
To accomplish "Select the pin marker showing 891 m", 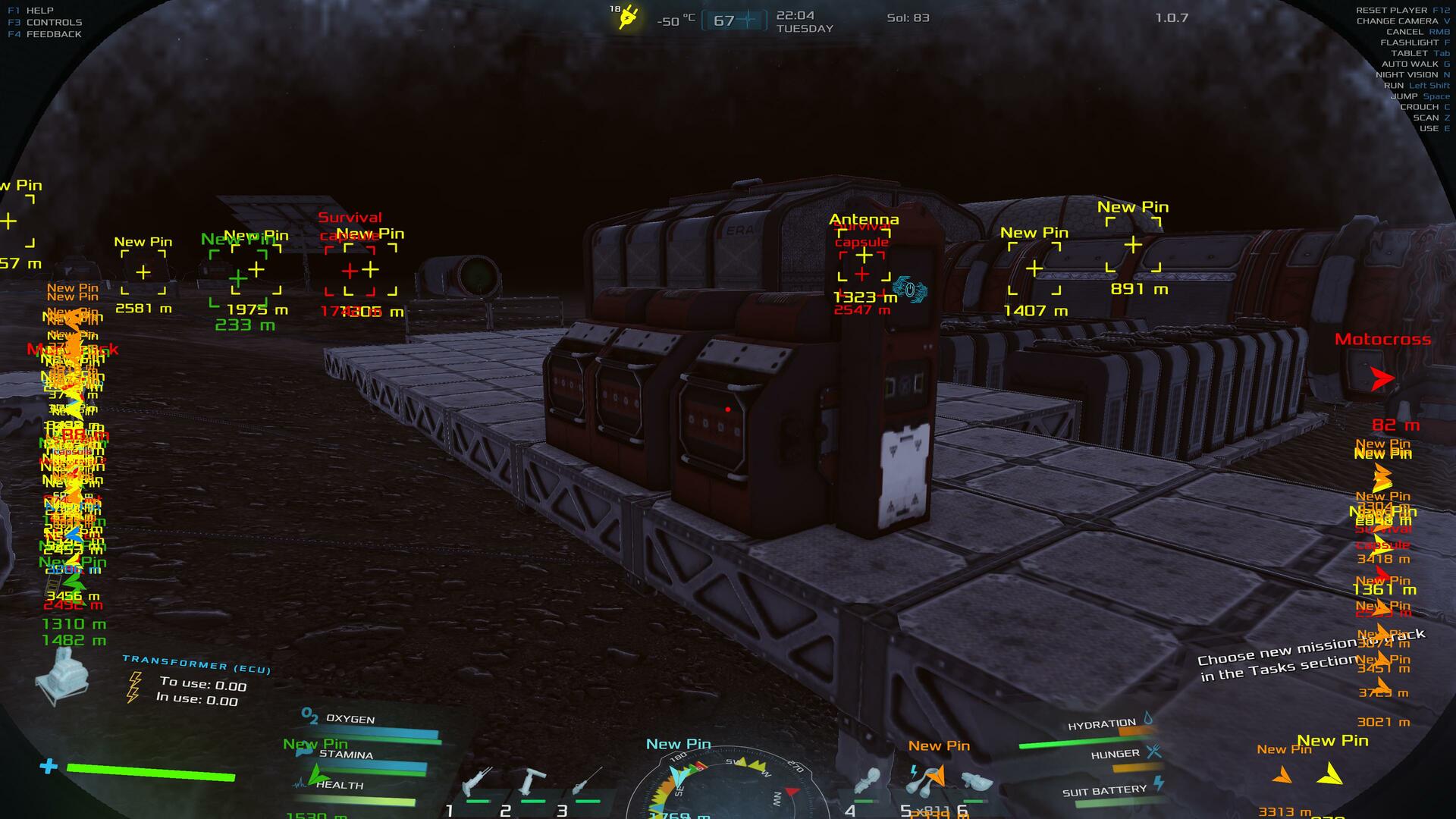I will [x=1133, y=245].
